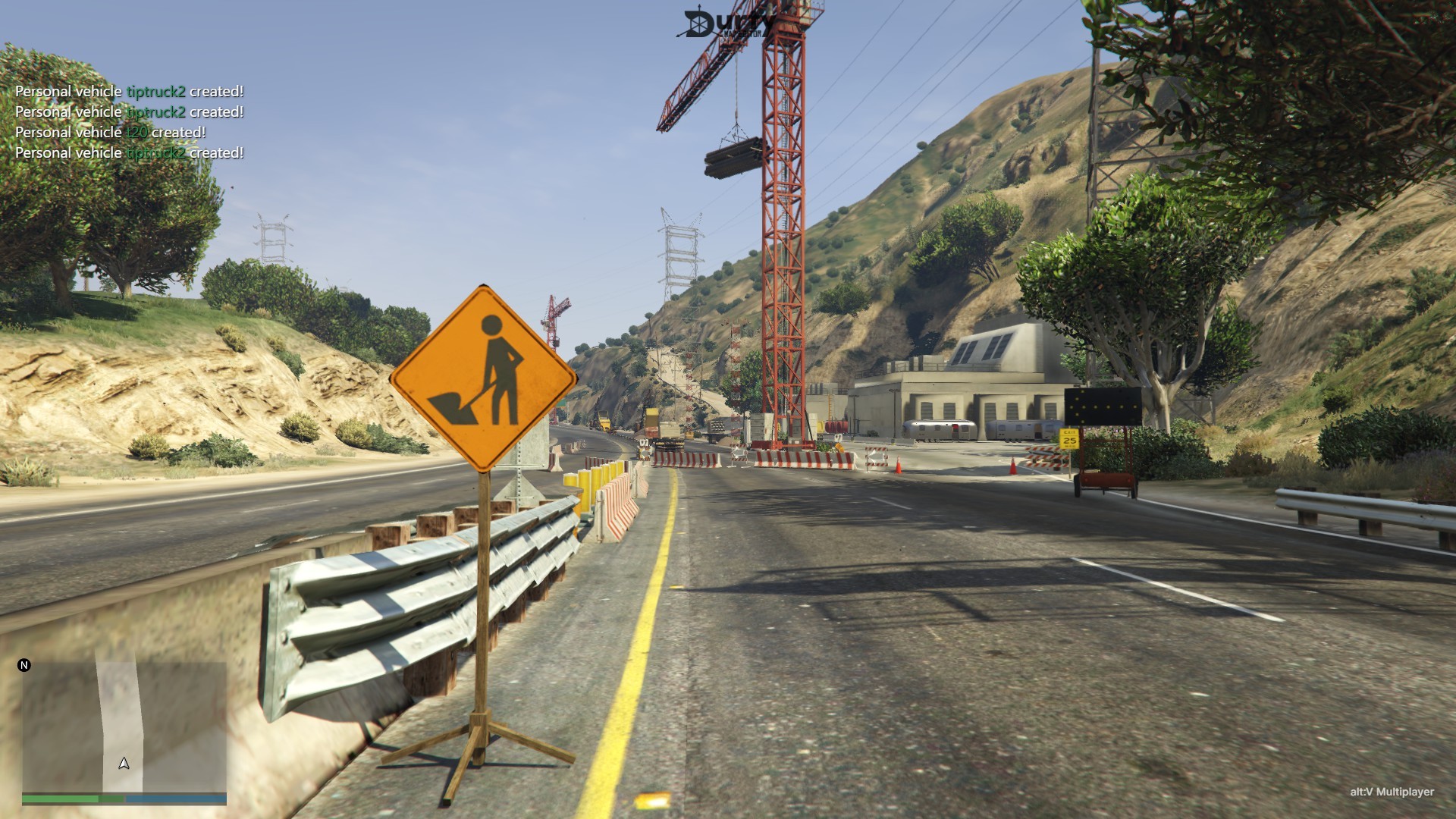Screen dimensions: 1456x819
Task: Click the minimap north indicator
Action: coord(24,665)
